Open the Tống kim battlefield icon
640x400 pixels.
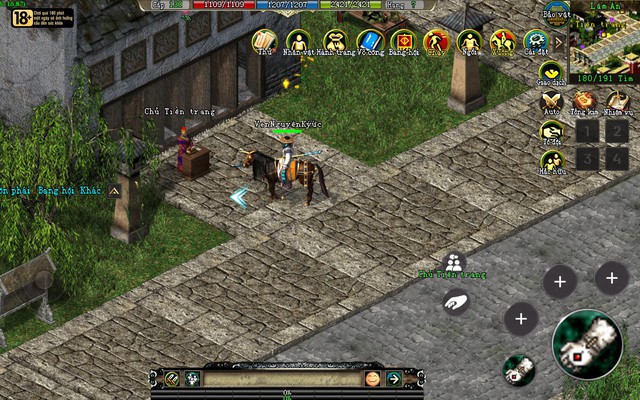(584, 101)
